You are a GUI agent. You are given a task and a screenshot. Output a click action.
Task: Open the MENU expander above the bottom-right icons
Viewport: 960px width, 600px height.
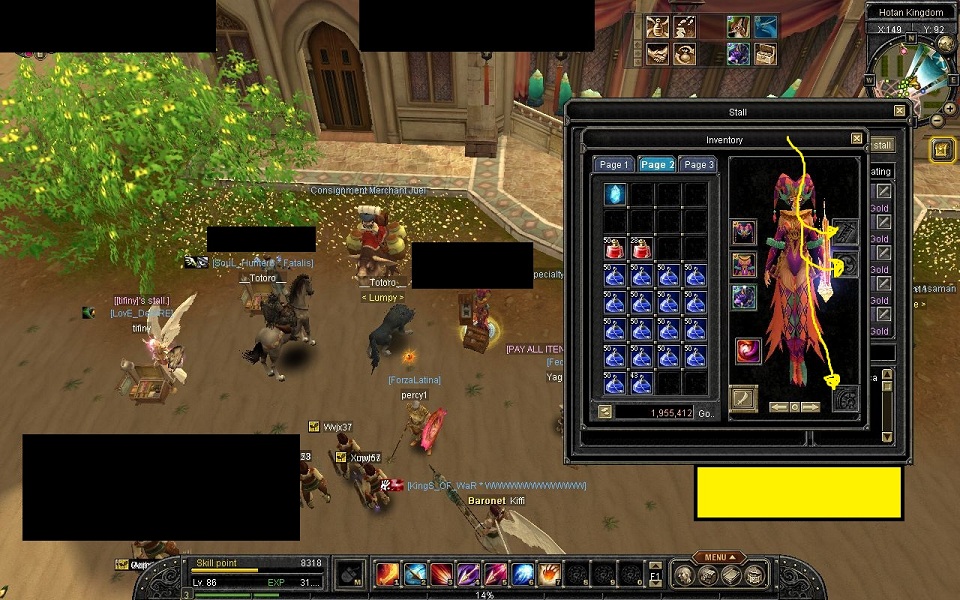720,557
